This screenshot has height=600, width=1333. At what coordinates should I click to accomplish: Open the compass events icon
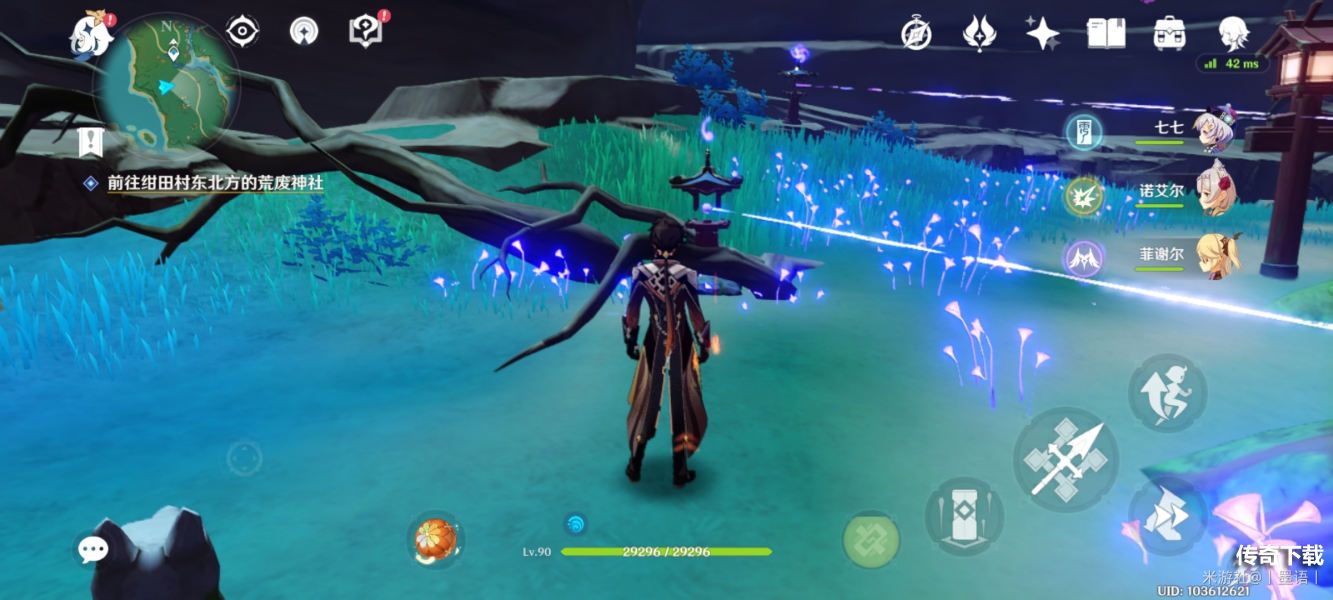(916, 33)
